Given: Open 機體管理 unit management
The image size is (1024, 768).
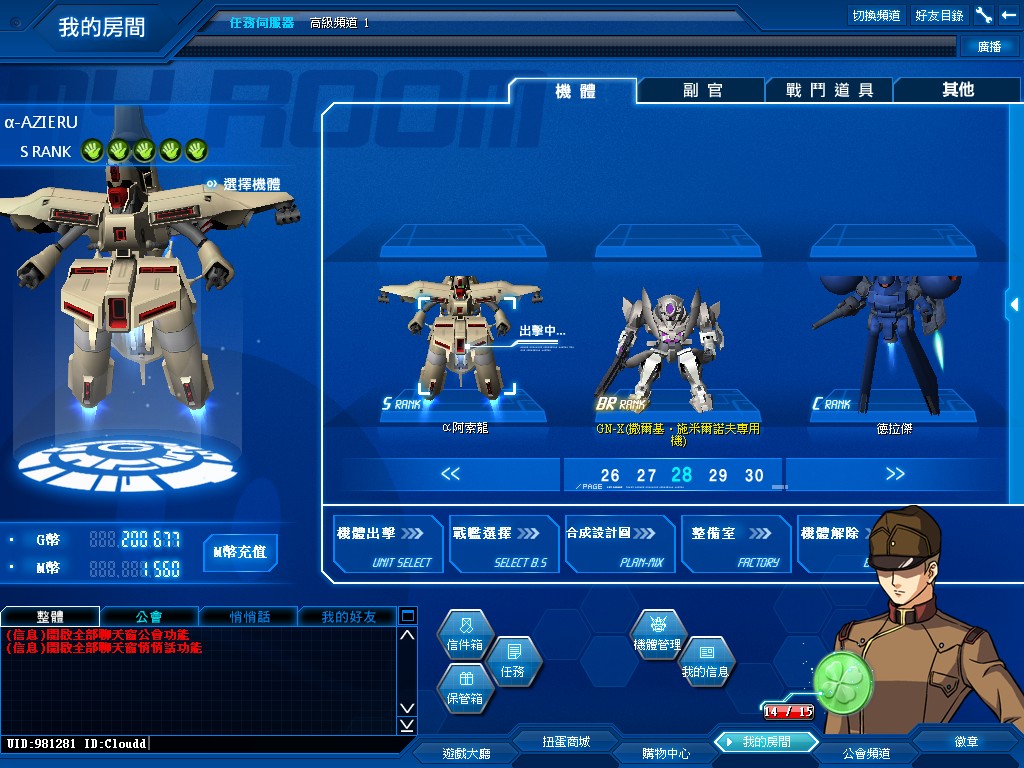Looking at the screenshot, I should click(x=657, y=638).
